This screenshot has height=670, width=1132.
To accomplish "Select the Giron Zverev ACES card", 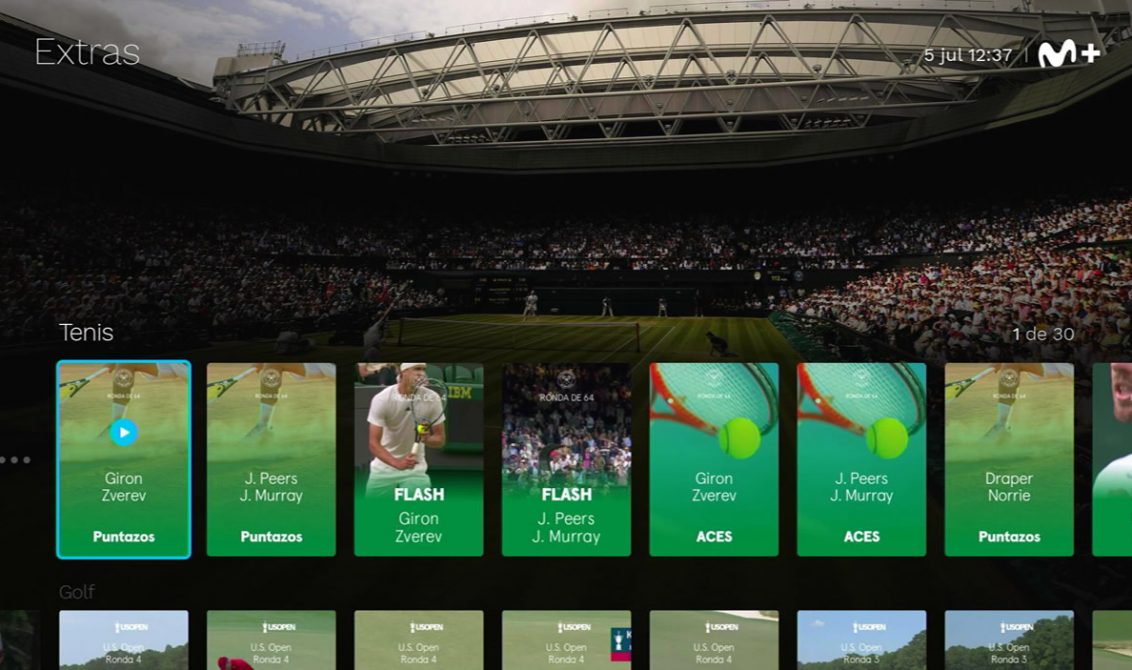I will click(714, 459).
